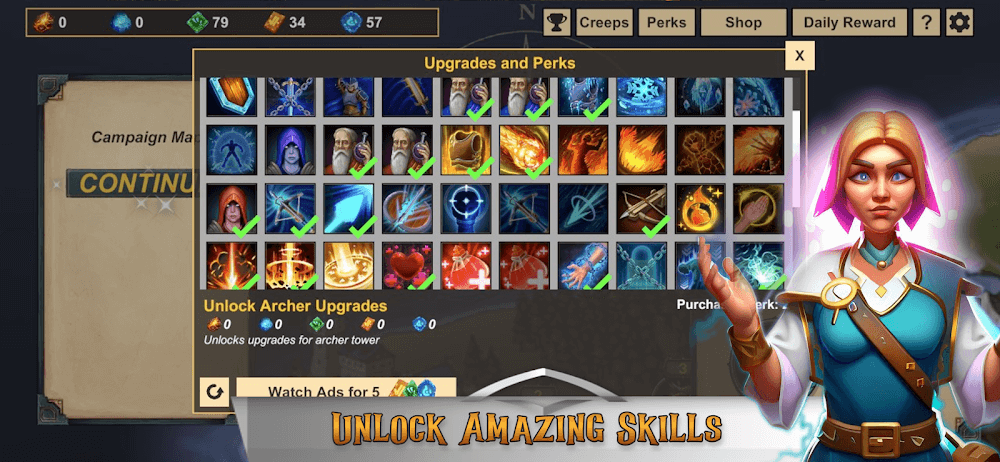Click the circular arrow reset button
Viewport: 1000px width, 462px height.
click(213, 391)
